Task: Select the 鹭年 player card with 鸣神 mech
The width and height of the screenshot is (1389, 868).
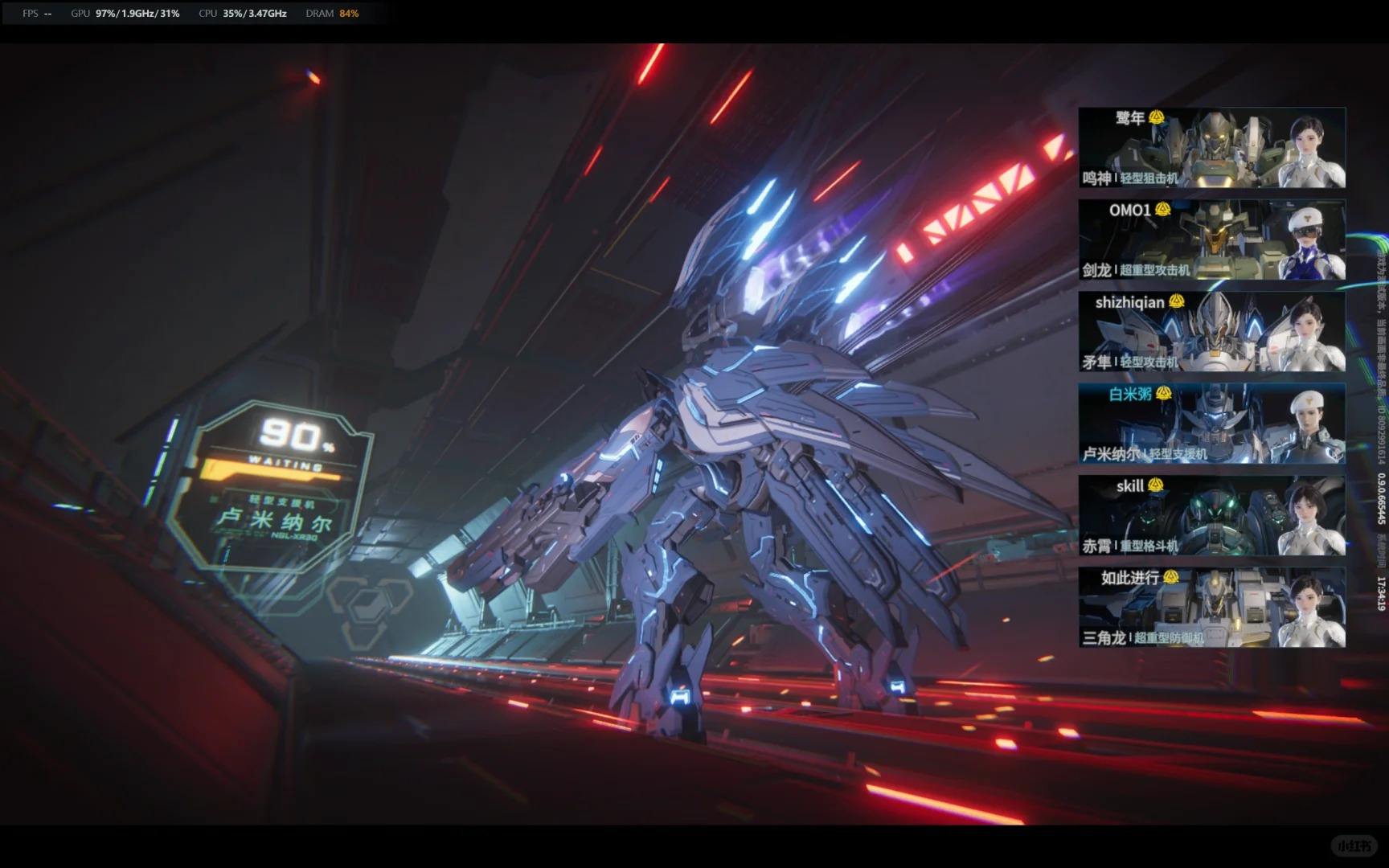Action: coord(1211,148)
